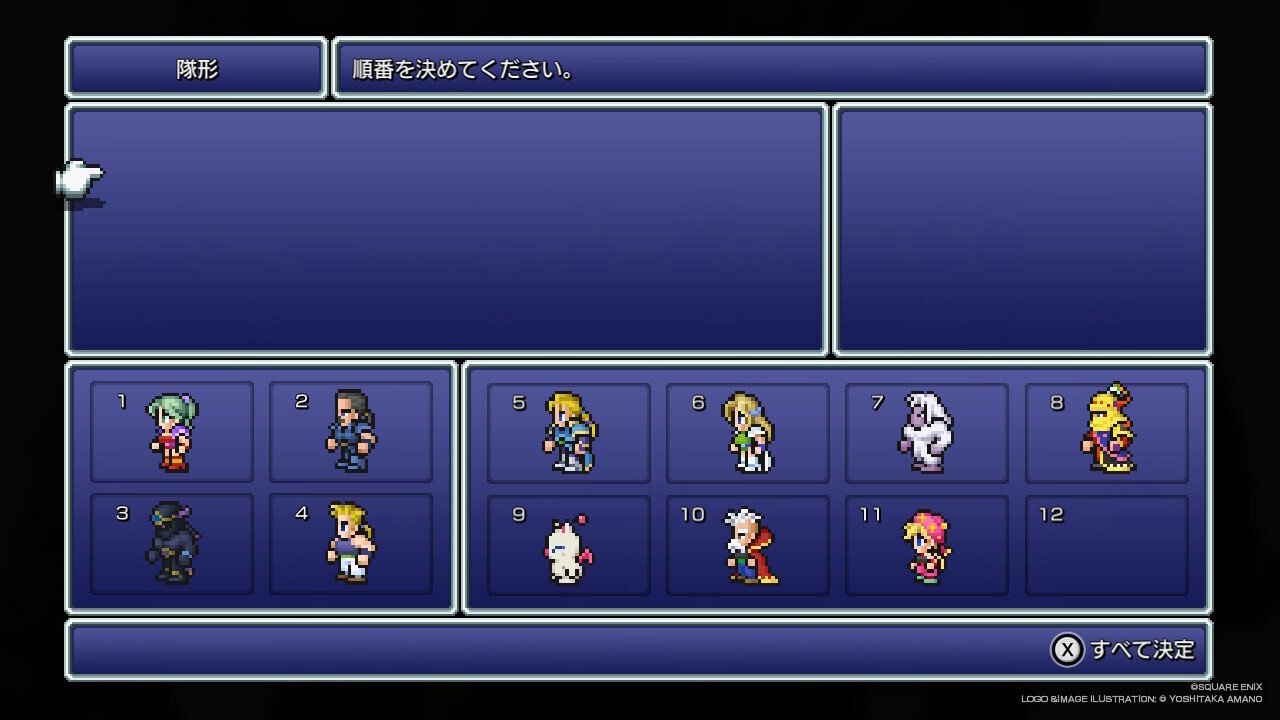The height and width of the screenshot is (720, 1280).
Task: Select Gogo in reserve slot 8
Action: 1106,430
